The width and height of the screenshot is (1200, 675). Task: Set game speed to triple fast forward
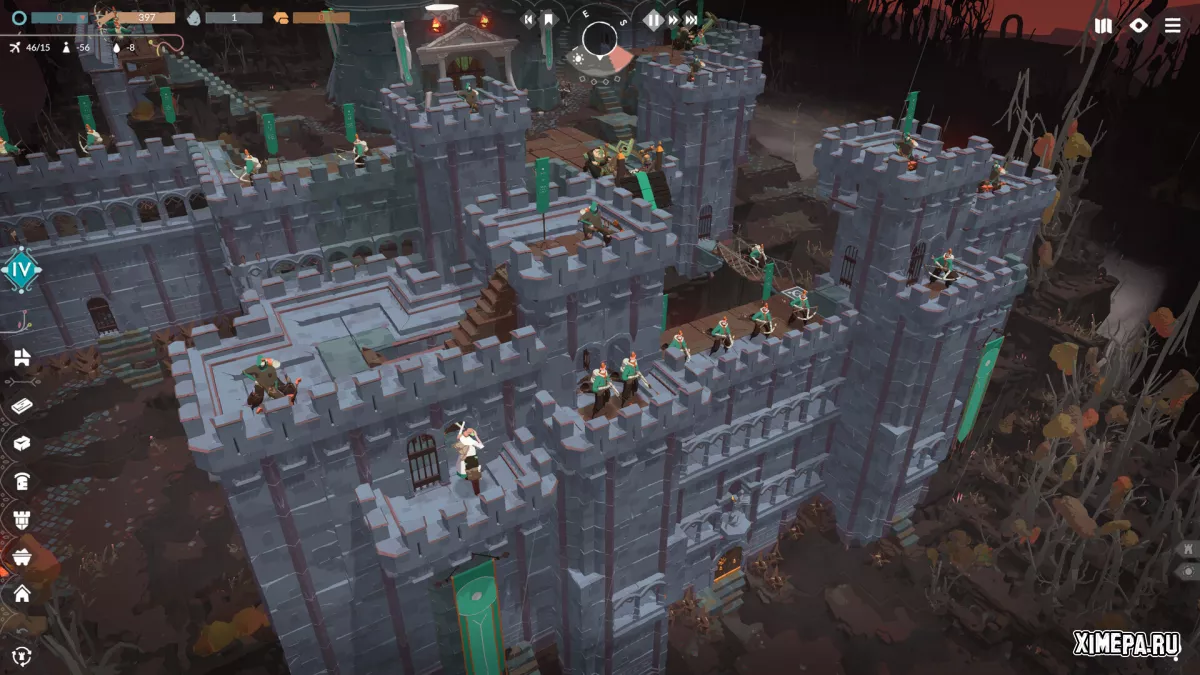click(x=691, y=19)
